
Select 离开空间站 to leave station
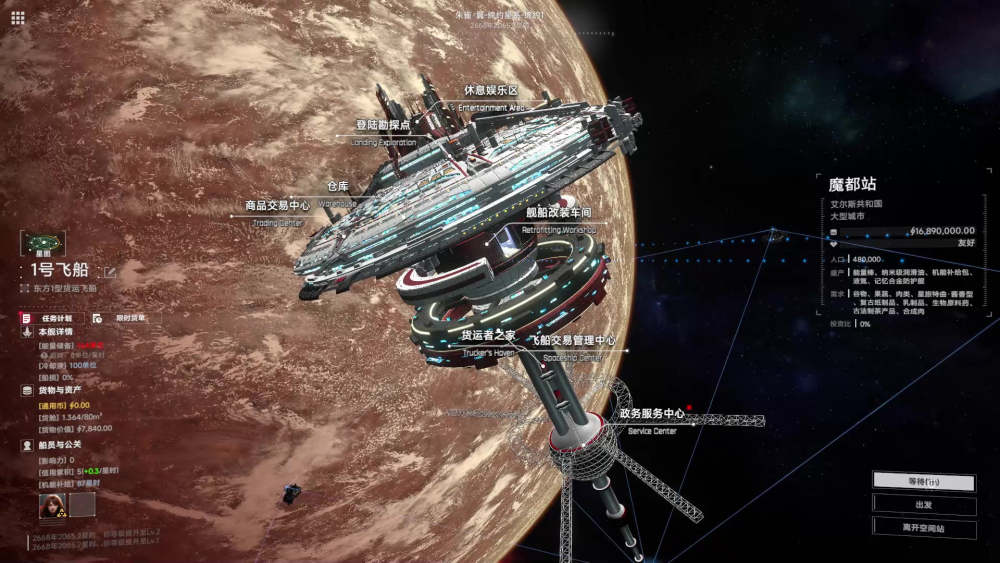tap(924, 528)
